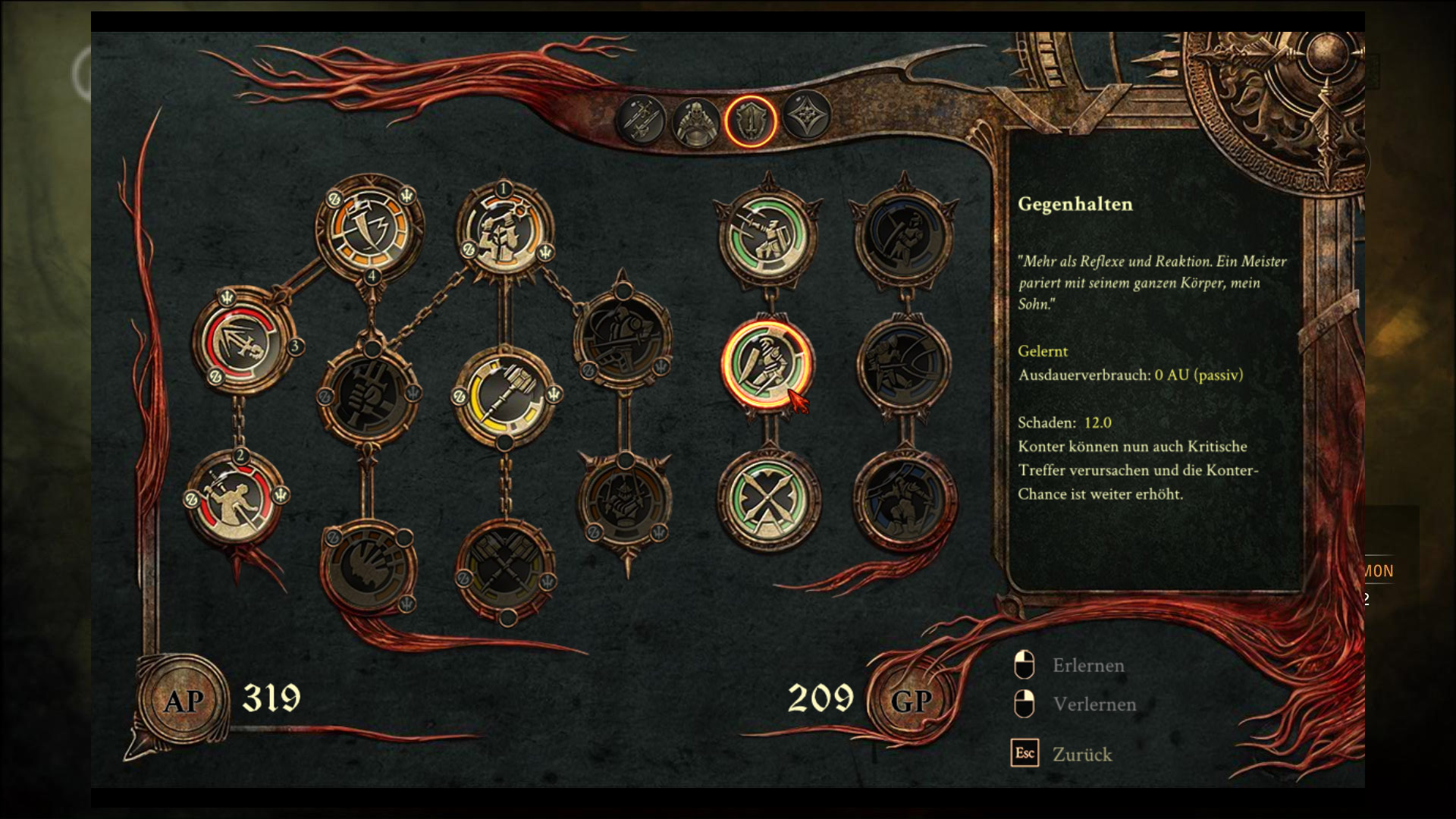Select the green crossed spears skill
Viewport: 1456px width, 819px height.
pyautogui.click(x=767, y=498)
